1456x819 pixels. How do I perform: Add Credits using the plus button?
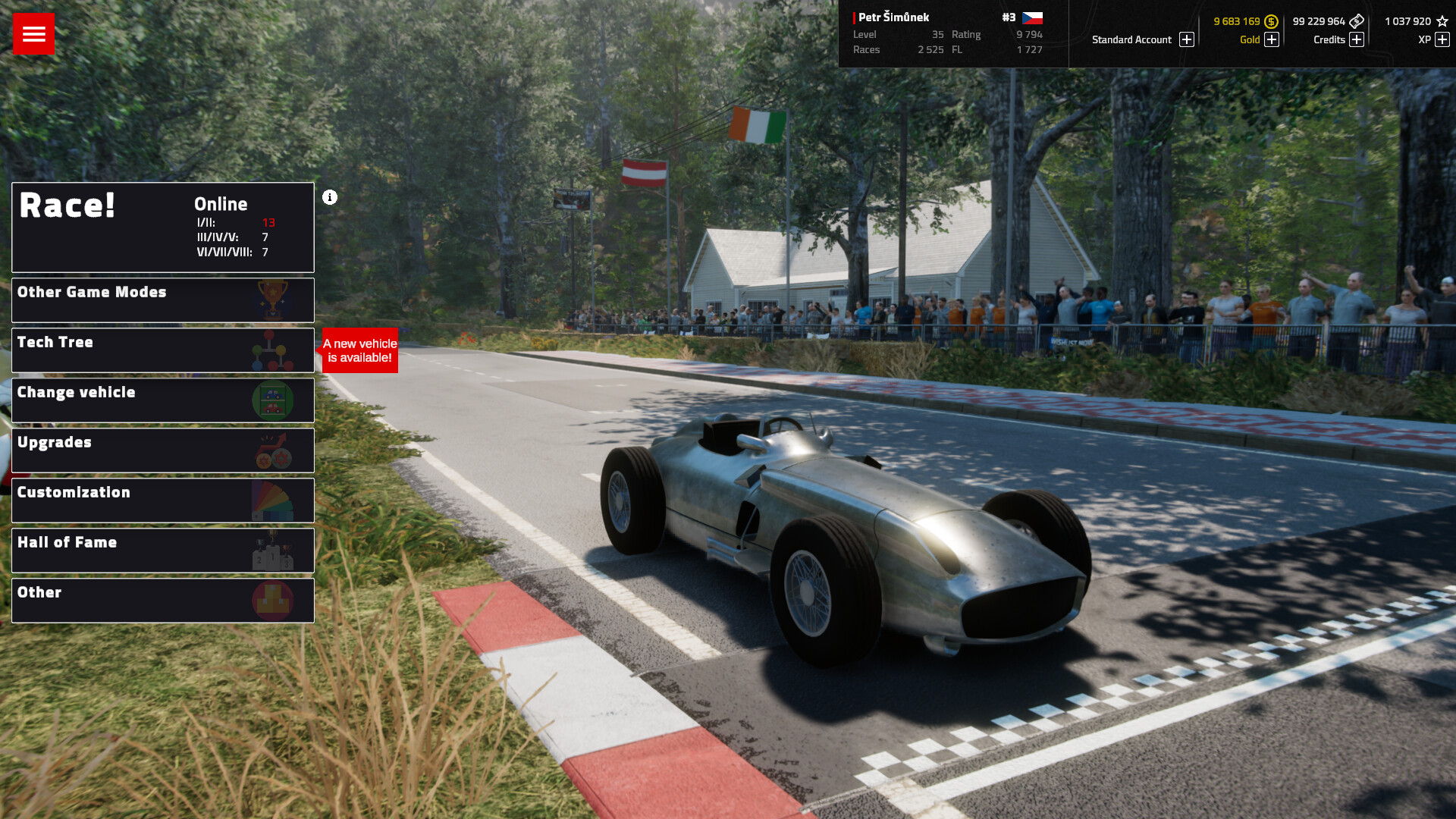[1357, 39]
